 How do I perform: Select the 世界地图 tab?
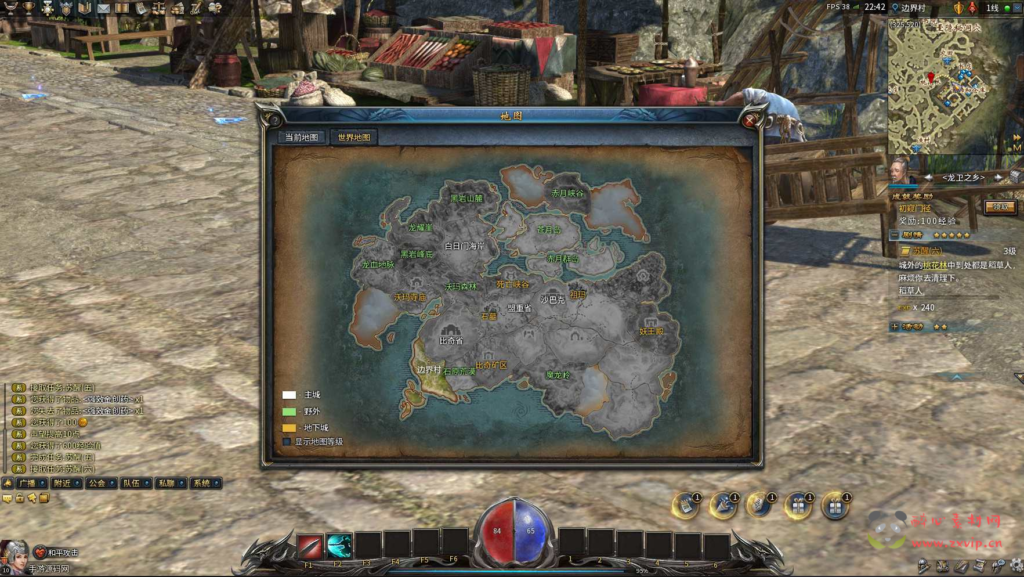(354, 137)
